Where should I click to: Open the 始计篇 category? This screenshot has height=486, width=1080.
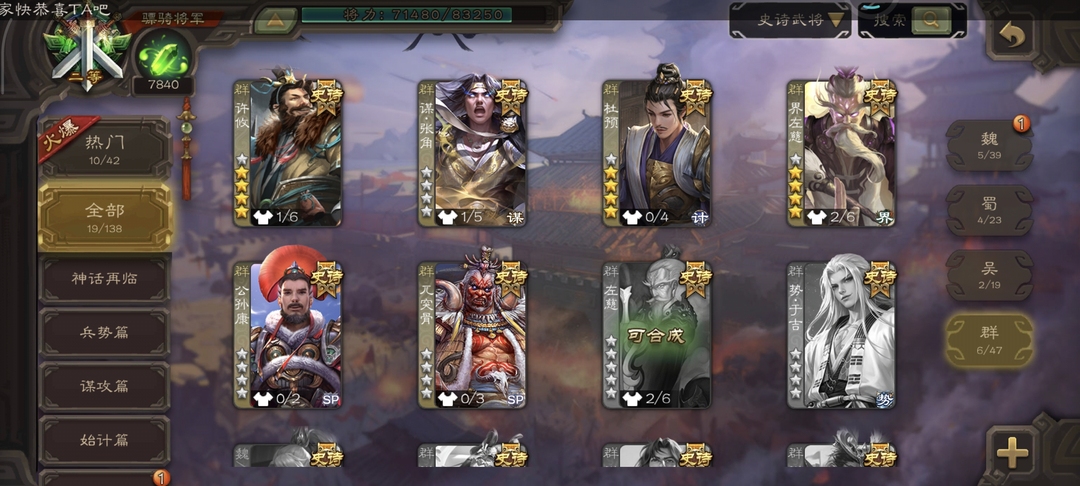pyautogui.click(x=104, y=440)
